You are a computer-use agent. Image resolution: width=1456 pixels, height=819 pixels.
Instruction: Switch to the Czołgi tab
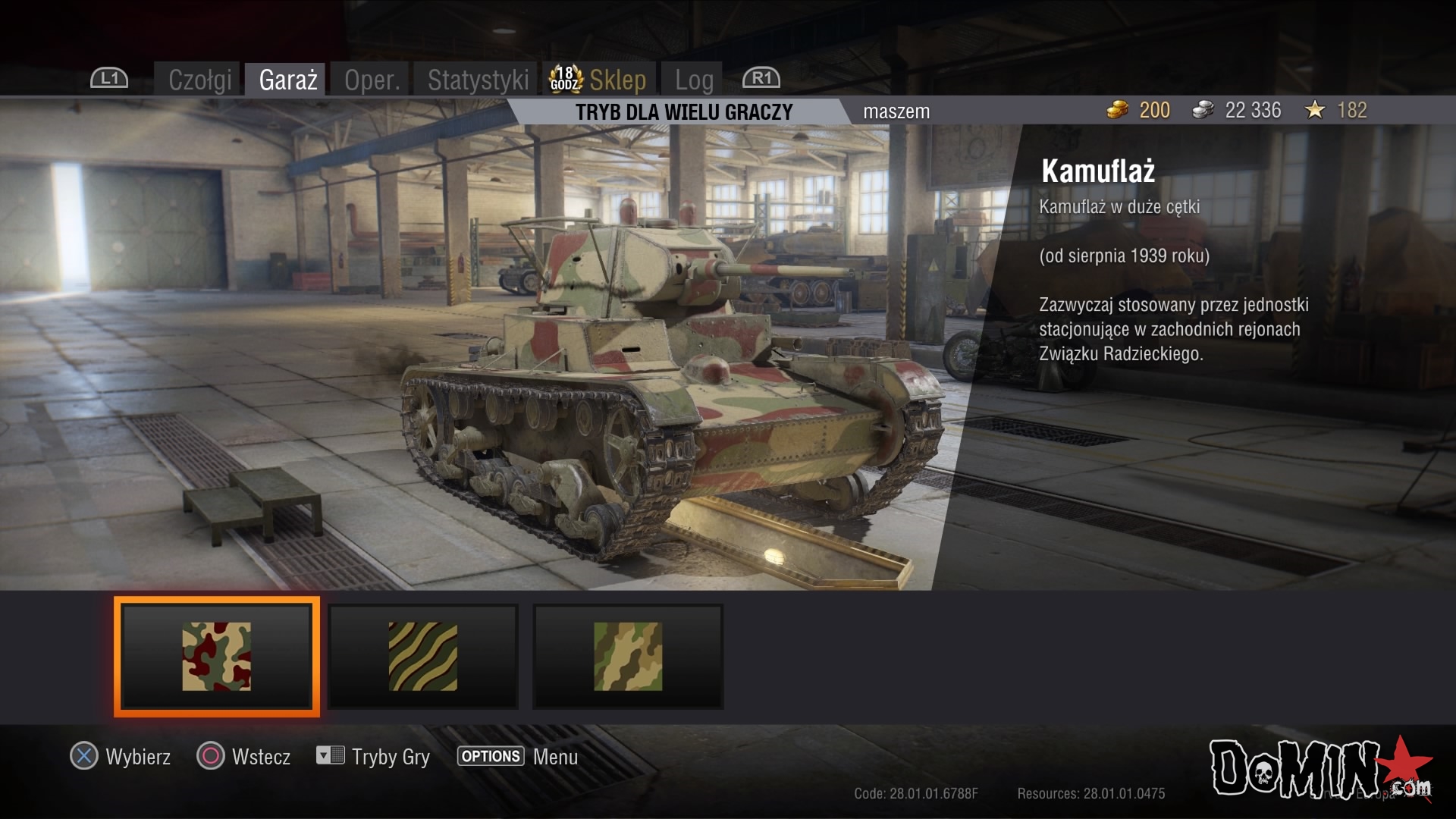pyautogui.click(x=199, y=80)
